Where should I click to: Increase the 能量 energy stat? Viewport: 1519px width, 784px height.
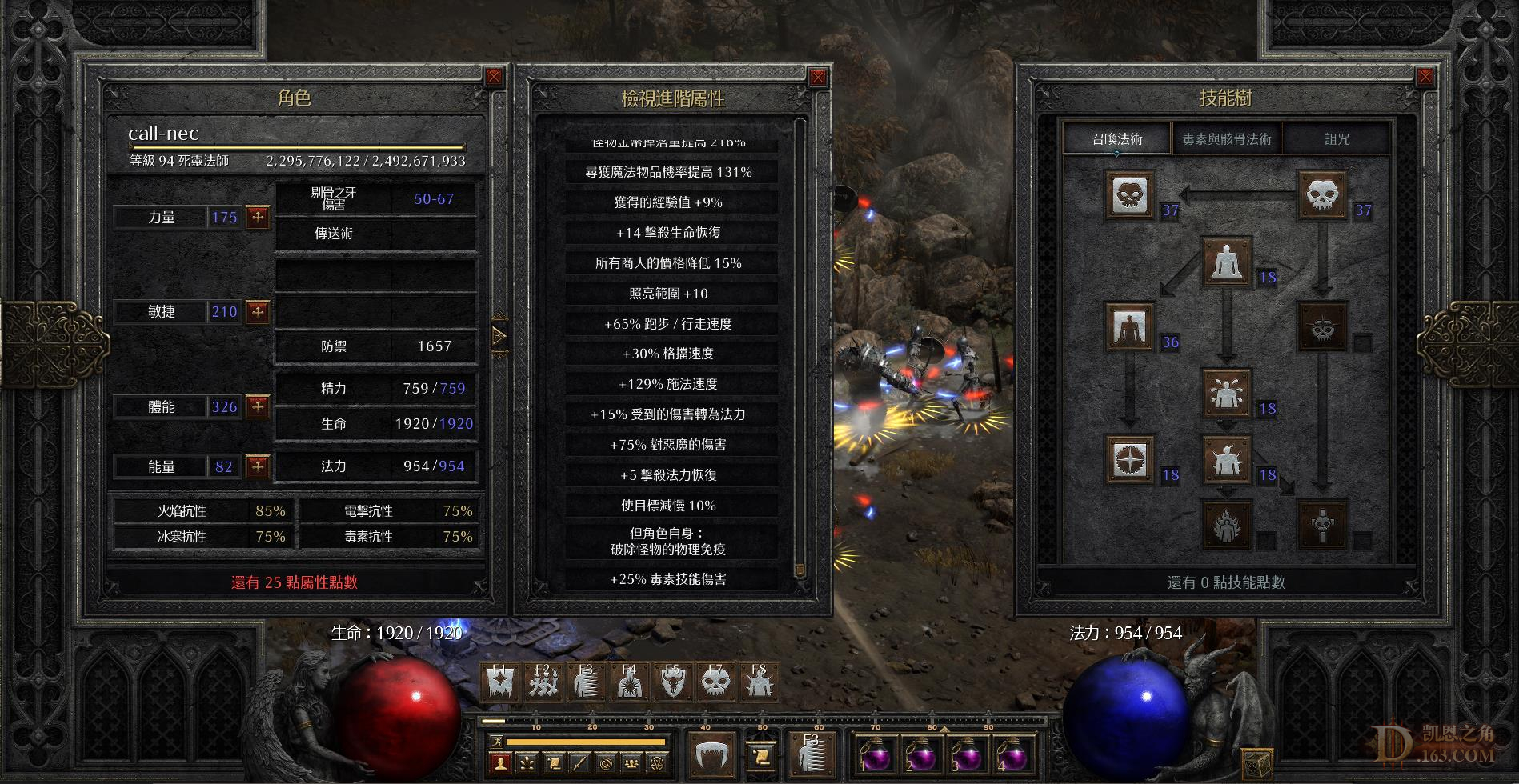click(x=258, y=466)
